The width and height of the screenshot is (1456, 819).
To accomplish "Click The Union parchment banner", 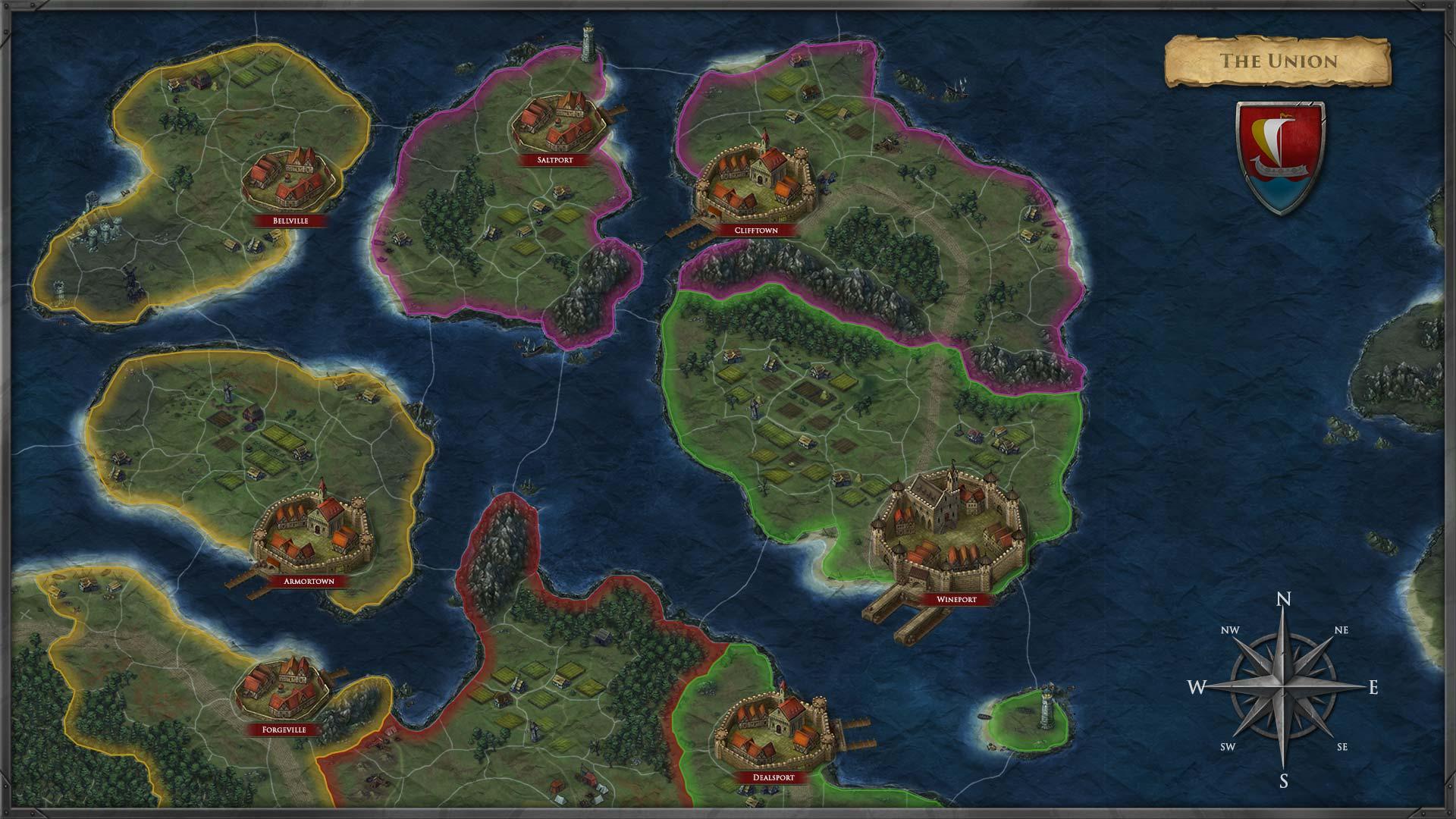I will [1278, 61].
